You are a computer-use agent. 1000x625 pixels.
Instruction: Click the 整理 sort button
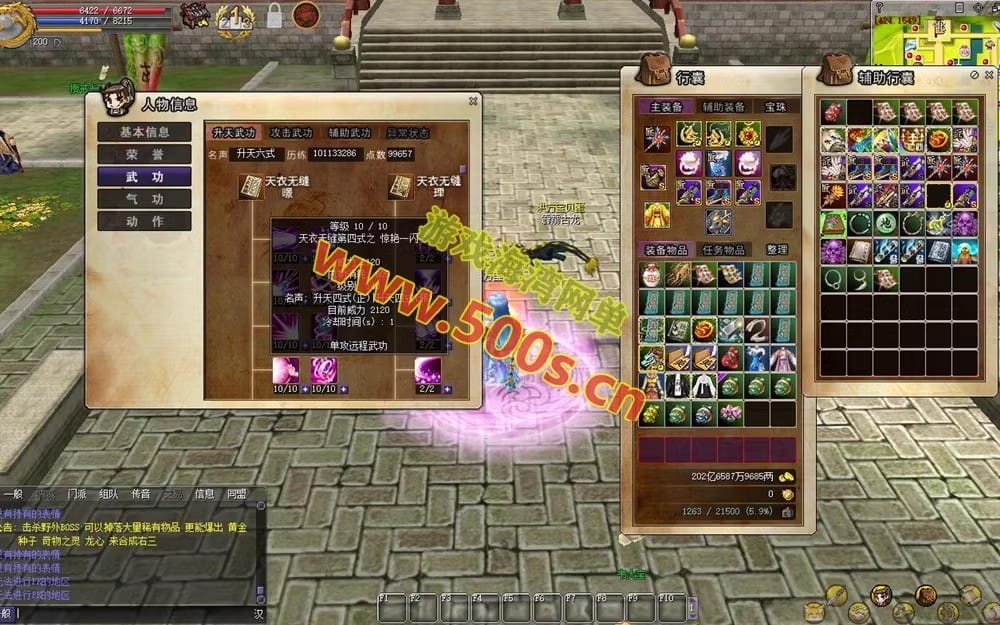coord(777,250)
